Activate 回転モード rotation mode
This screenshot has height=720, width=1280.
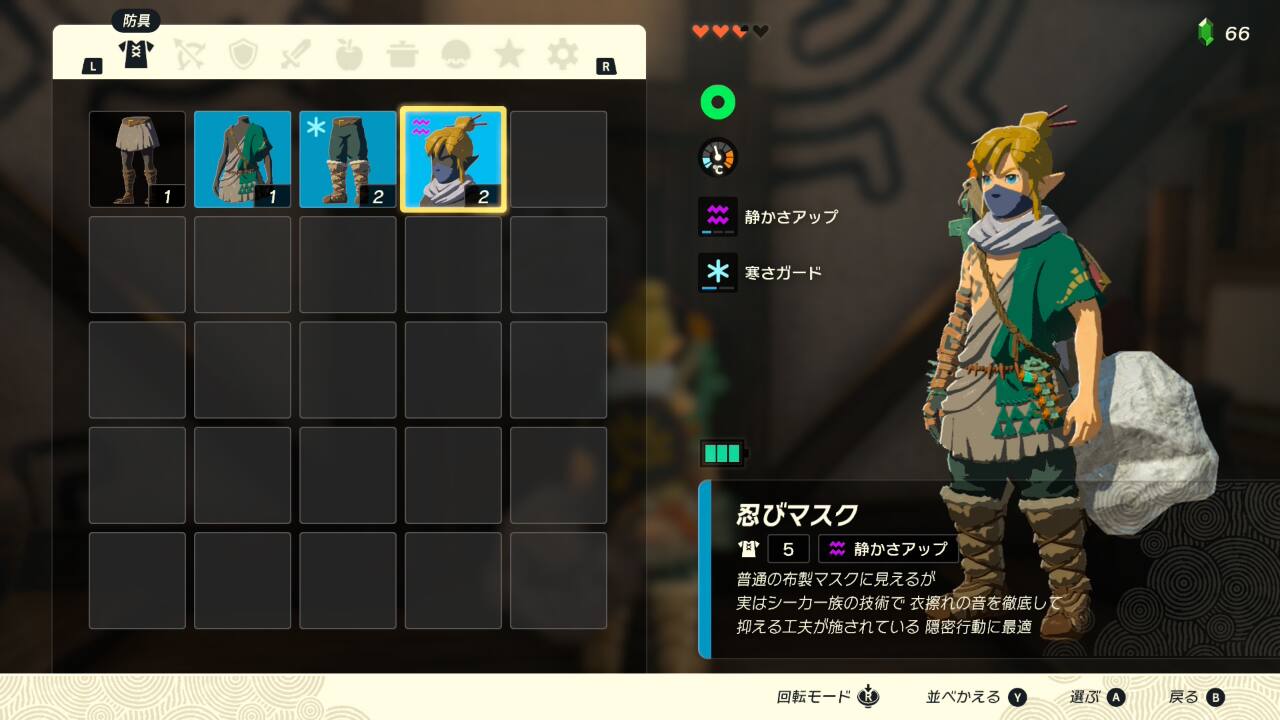[827, 697]
